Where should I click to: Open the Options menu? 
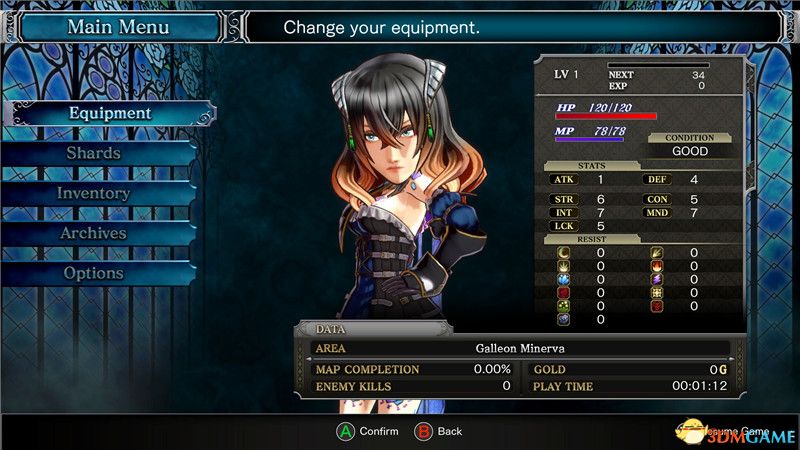(x=94, y=273)
